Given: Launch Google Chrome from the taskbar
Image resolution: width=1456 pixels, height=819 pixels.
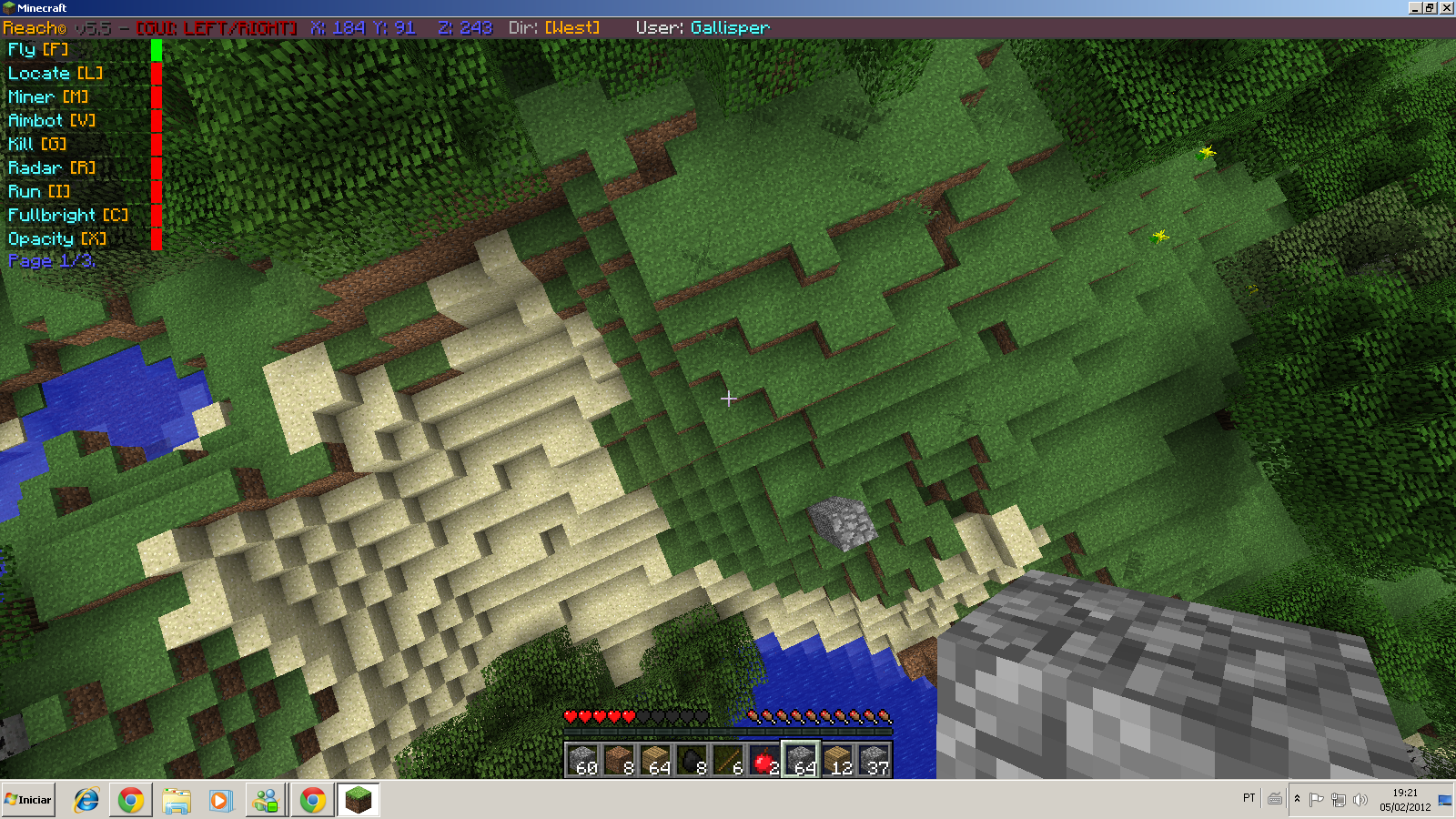Looking at the screenshot, I should pyautogui.click(x=132, y=800).
